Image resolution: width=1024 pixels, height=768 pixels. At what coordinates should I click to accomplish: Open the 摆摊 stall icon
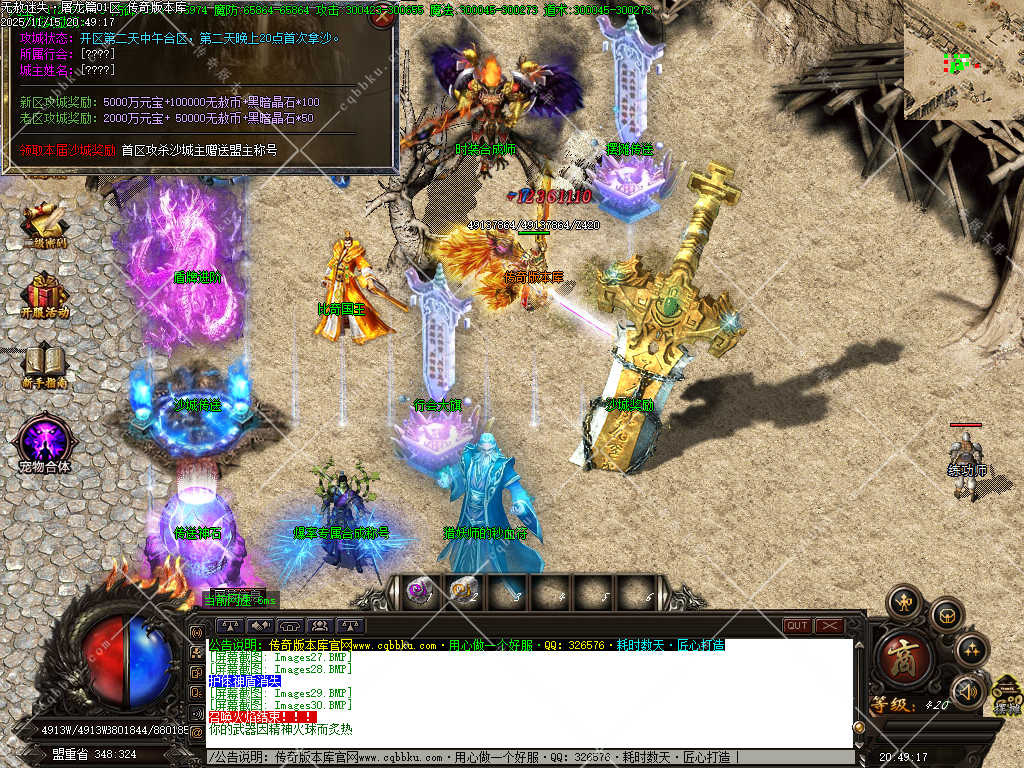(1007, 695)
